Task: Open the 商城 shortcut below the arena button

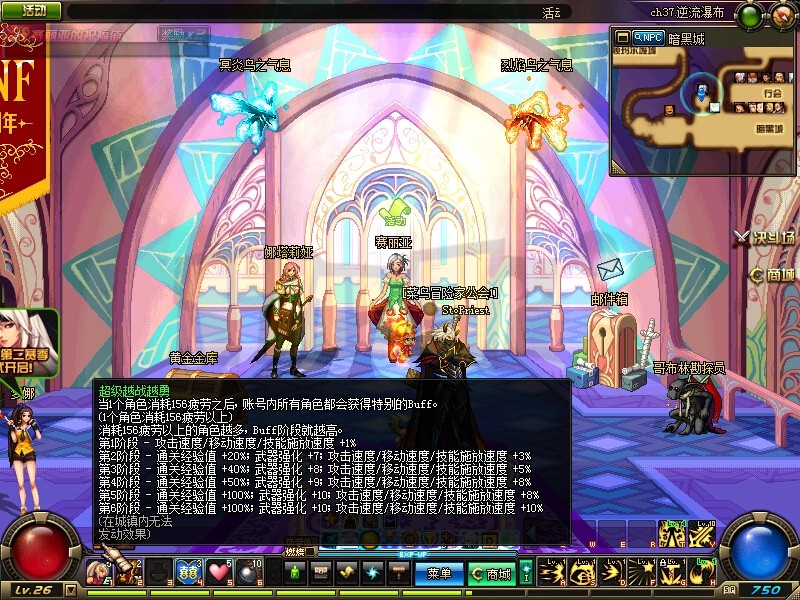Action: coord(773,275)
